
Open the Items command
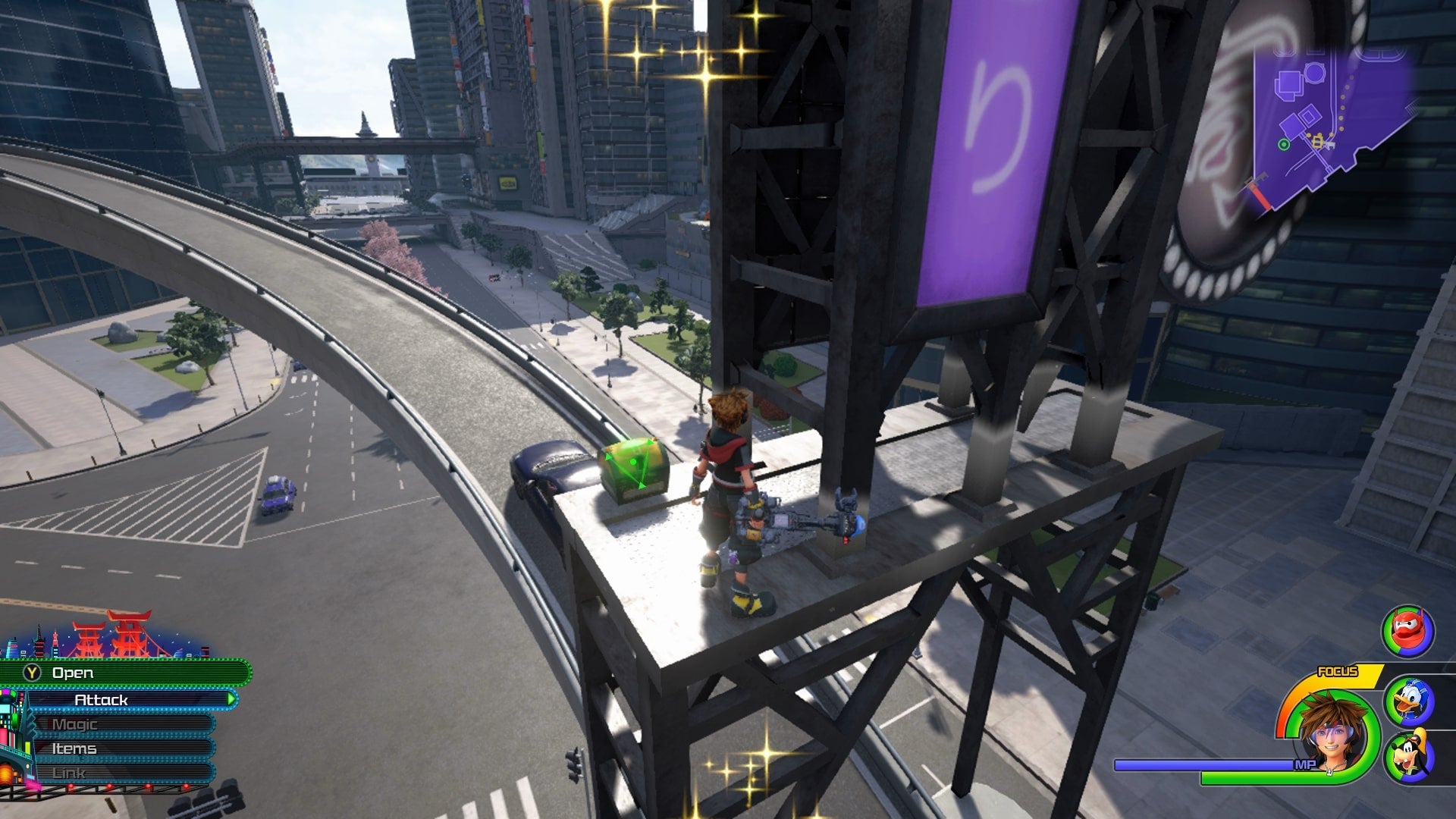tap(121, 748)
